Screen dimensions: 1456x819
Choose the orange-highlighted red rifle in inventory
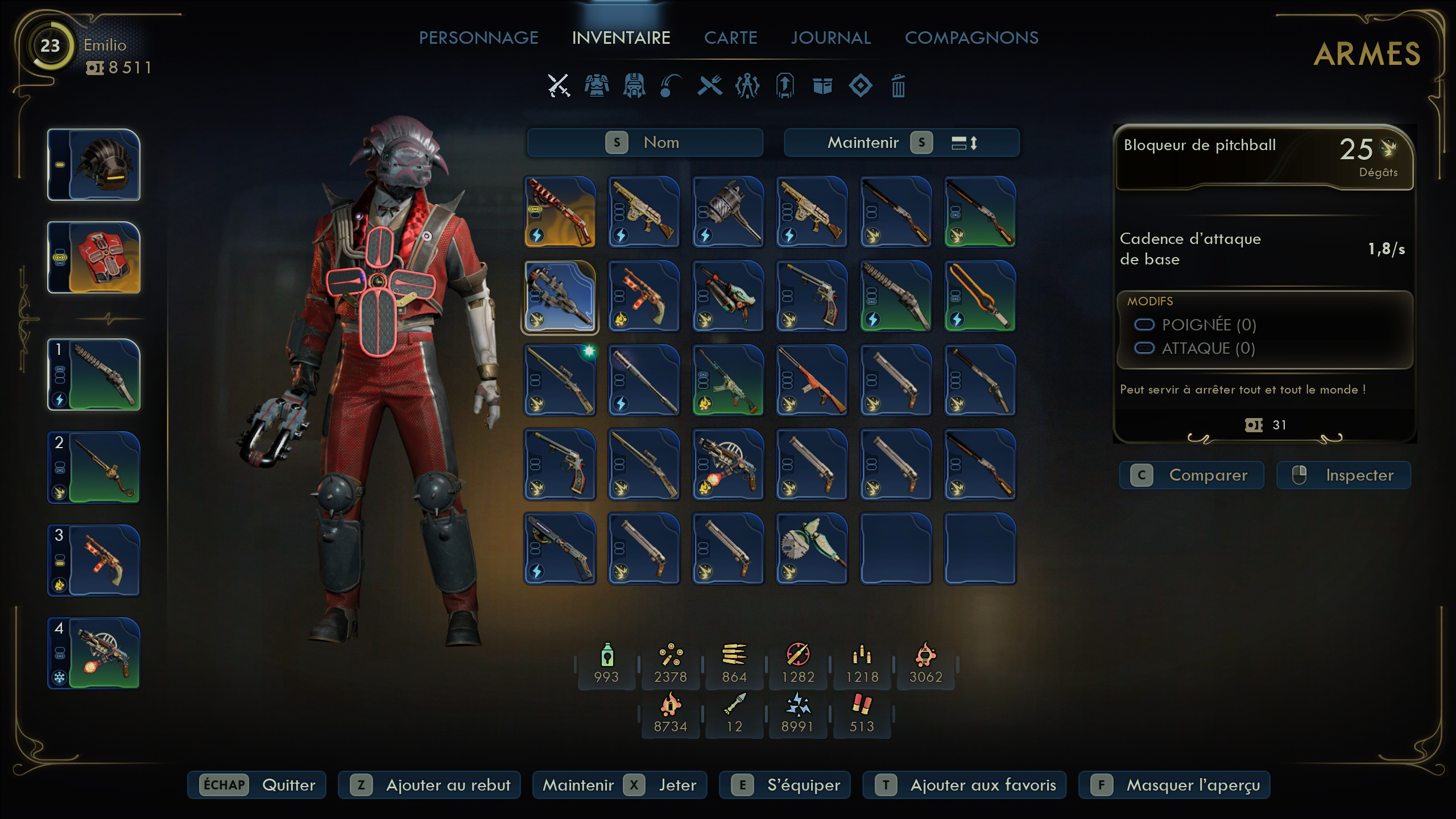[x=560, y=212]
